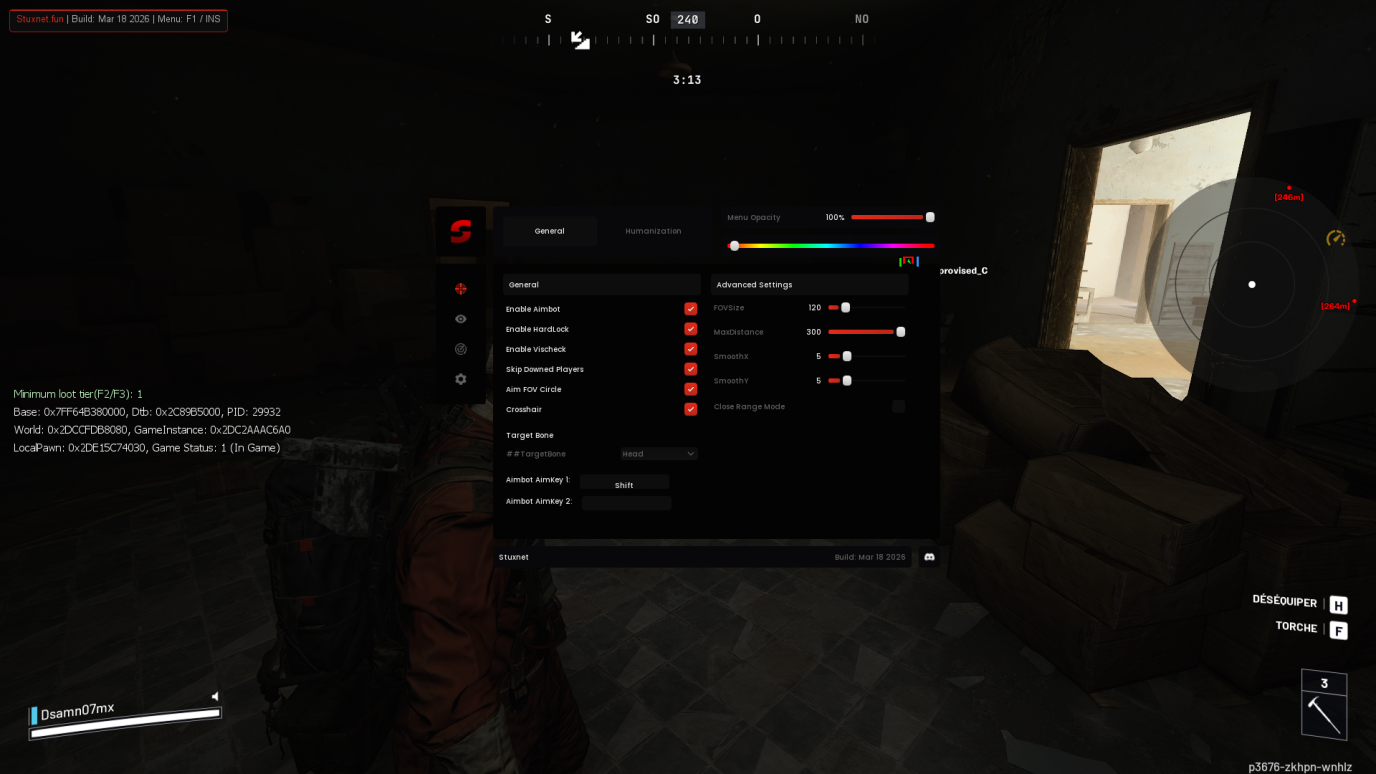Select the circular target icon in sidebar
This screenshot has height=774, width=1376.
459,348
